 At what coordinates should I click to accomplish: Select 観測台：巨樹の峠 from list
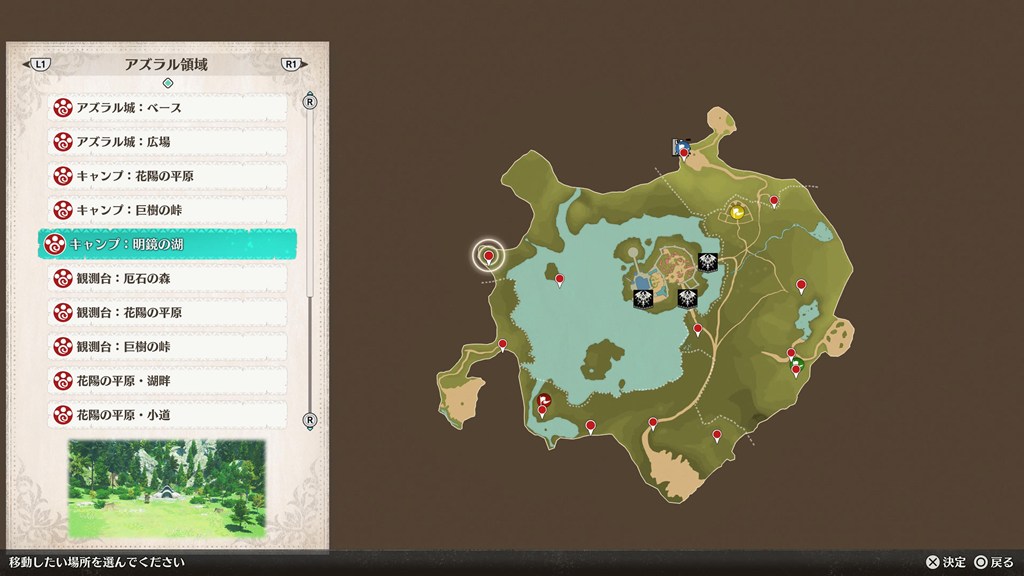pos(168,346)
